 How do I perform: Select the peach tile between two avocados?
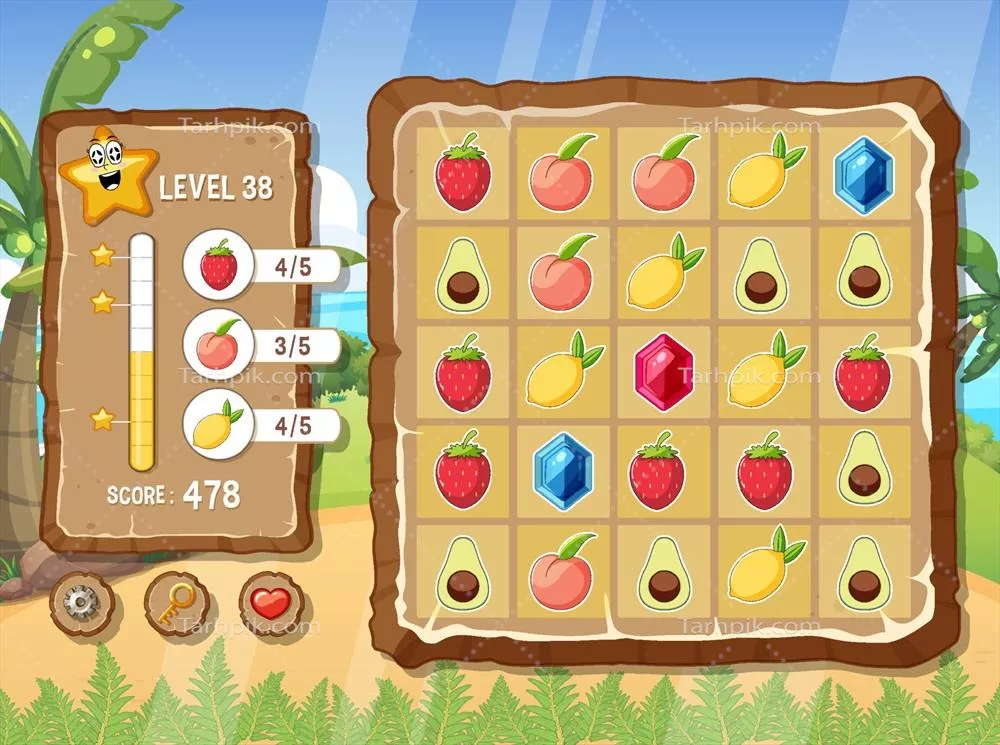point(563,573)
